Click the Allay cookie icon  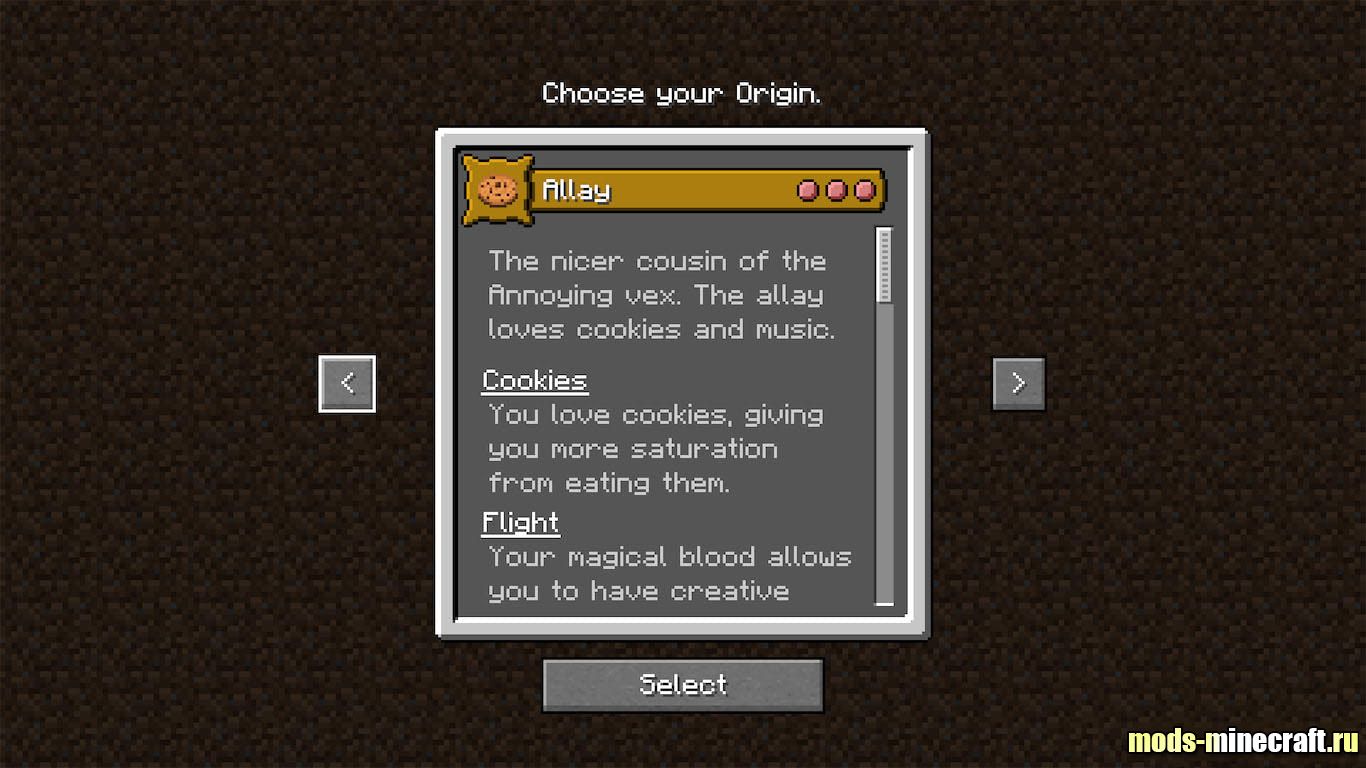pos(497,189)
